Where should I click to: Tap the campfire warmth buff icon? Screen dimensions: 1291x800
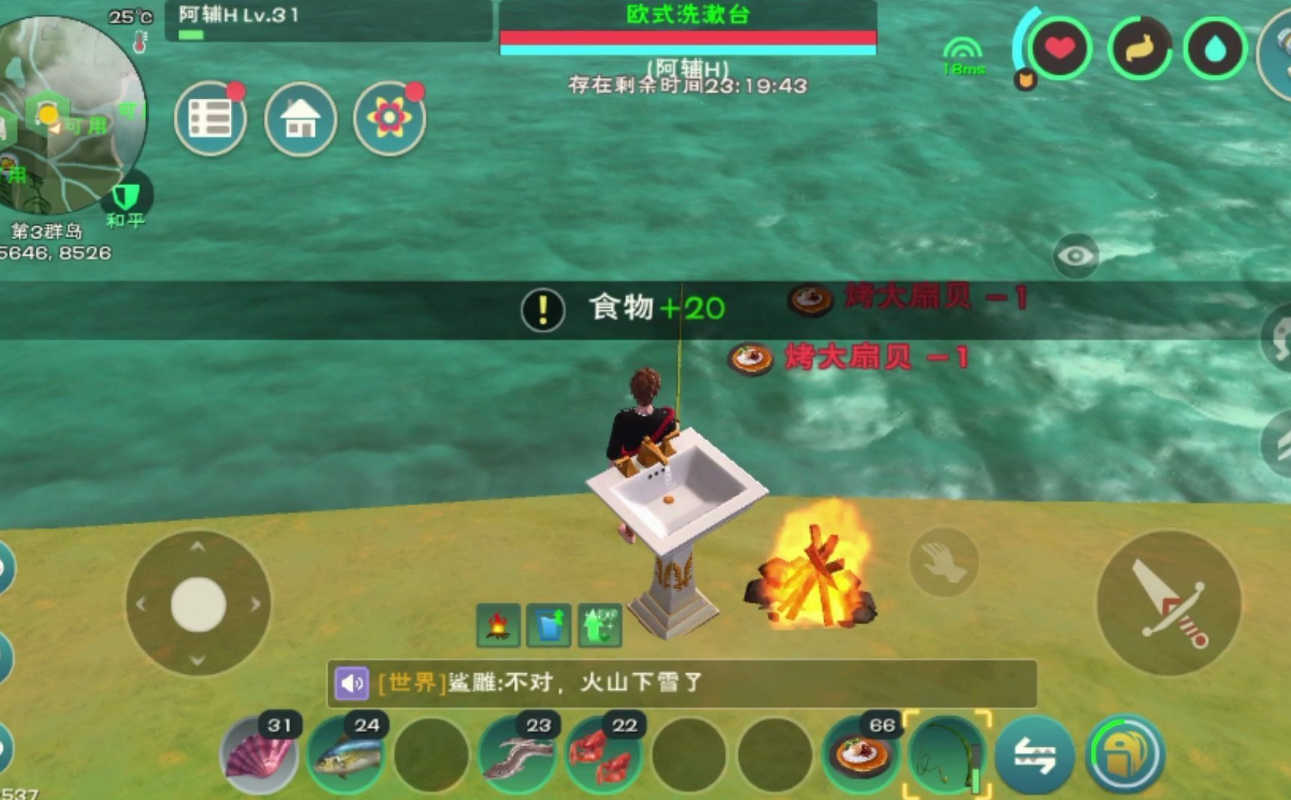tap(496, 624)
